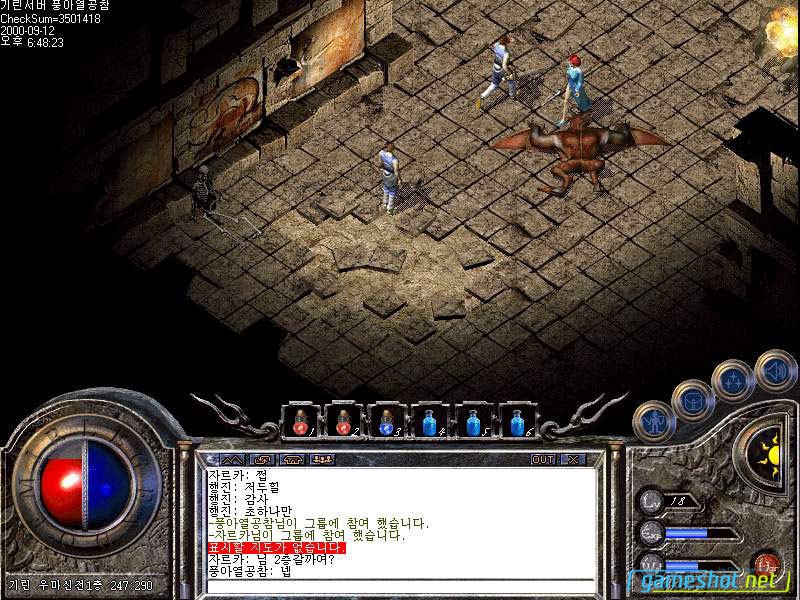The image size is (800, 600).
Task: Open the four-star skills round button
Action: click(733, 380)
